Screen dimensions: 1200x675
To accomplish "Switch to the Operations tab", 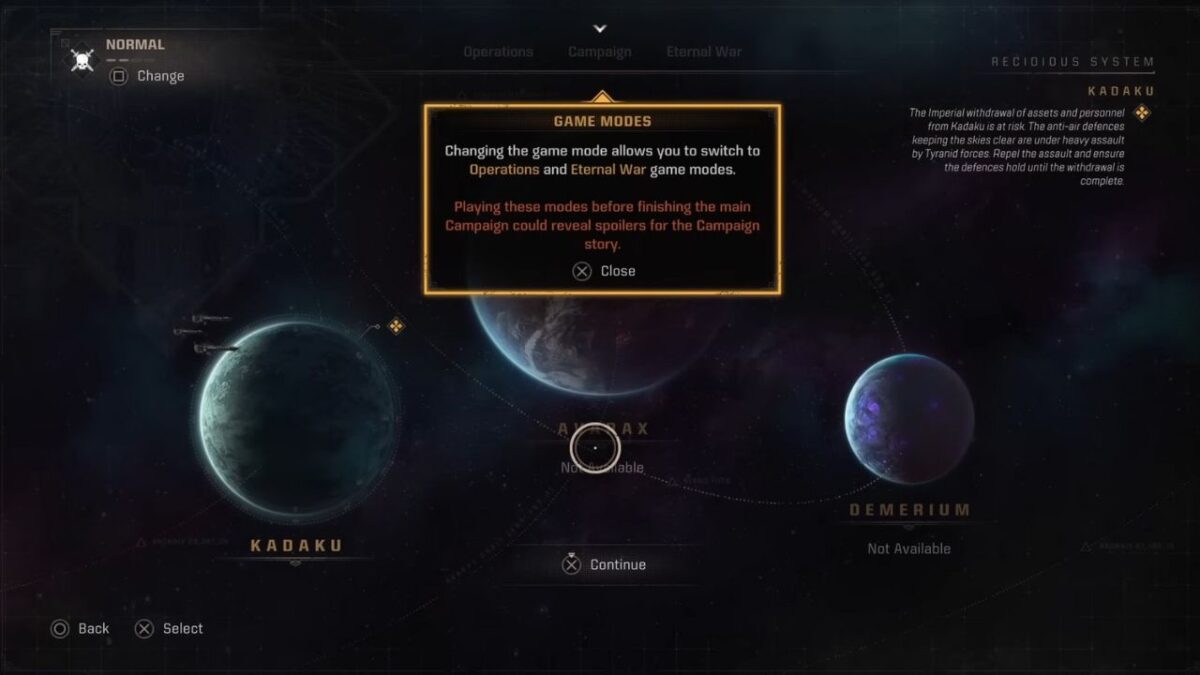I will pos(498,52).
